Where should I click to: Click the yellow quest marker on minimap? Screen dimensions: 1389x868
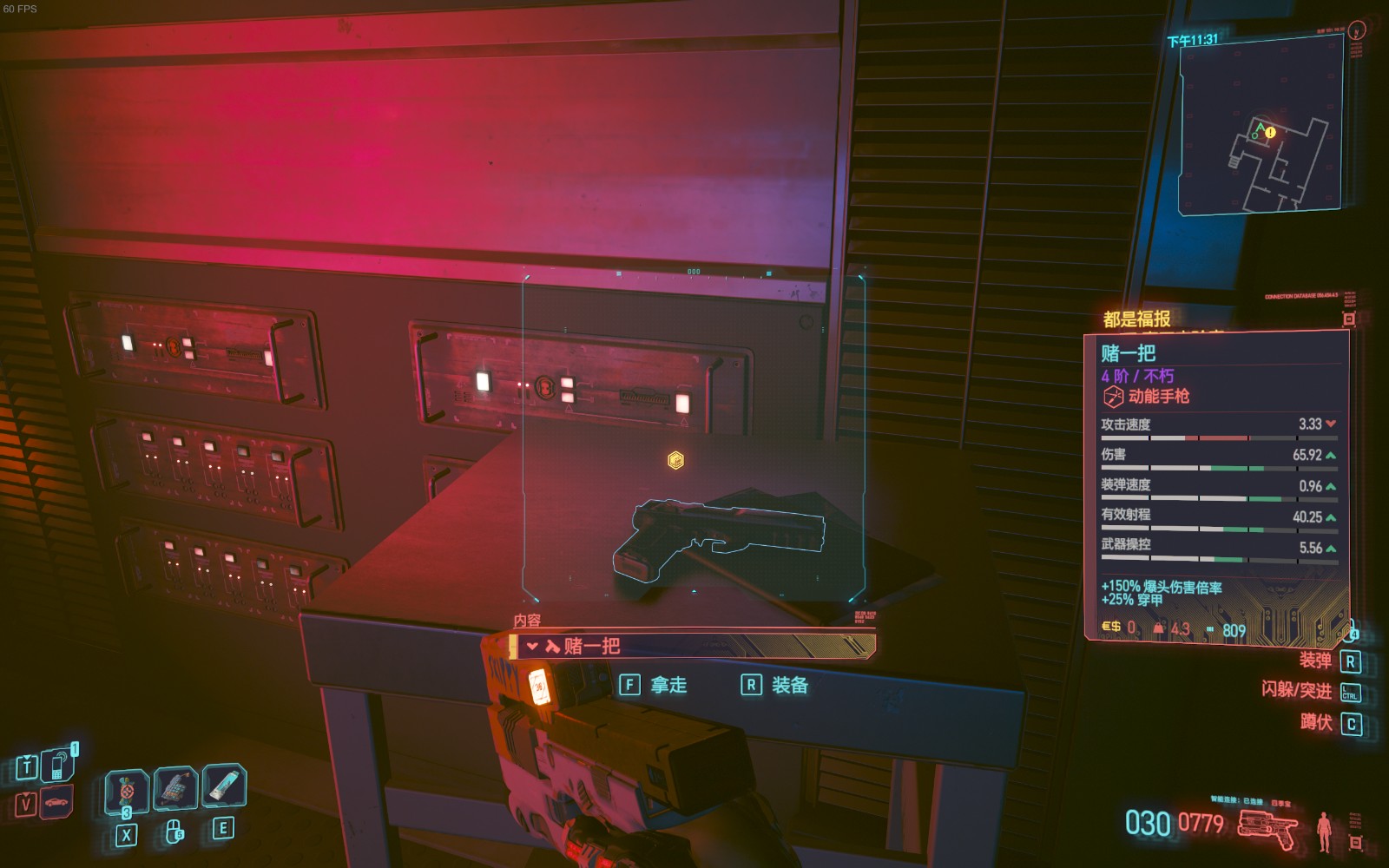(1271, 132)
